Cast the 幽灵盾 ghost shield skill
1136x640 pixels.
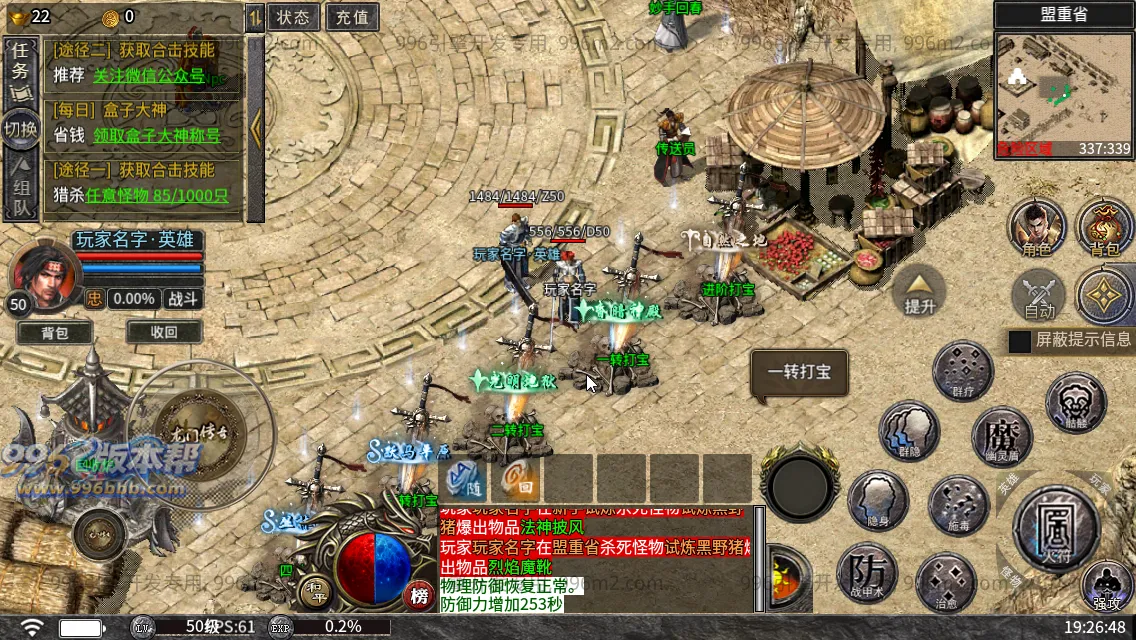[x=1001, y=436]
